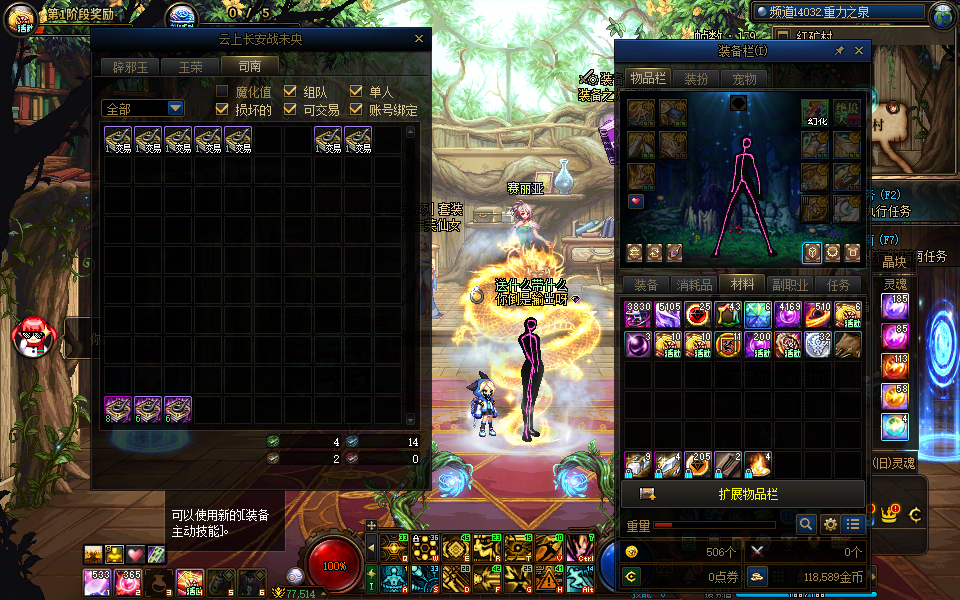Switch to the 任务 inventory tab
Viewport: 960px width, 600px height.
838,285
